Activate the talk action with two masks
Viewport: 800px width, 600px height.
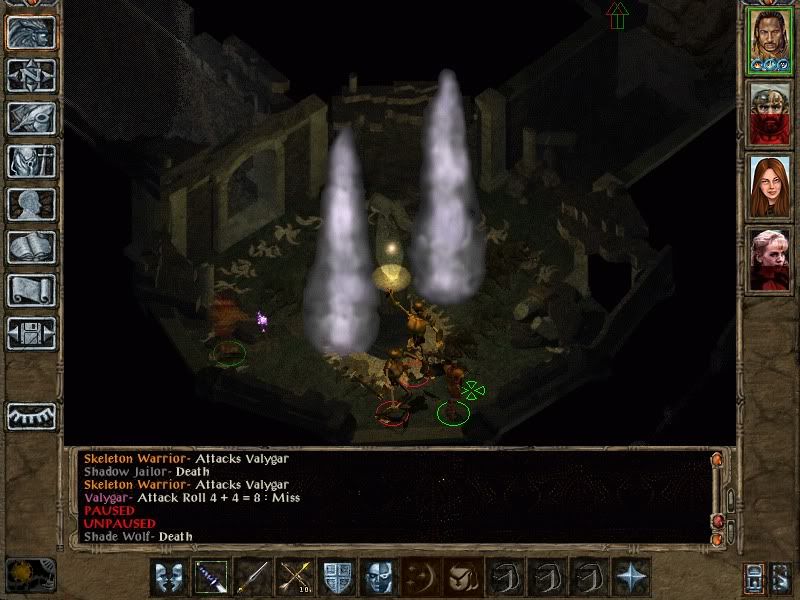coord(167,577)
